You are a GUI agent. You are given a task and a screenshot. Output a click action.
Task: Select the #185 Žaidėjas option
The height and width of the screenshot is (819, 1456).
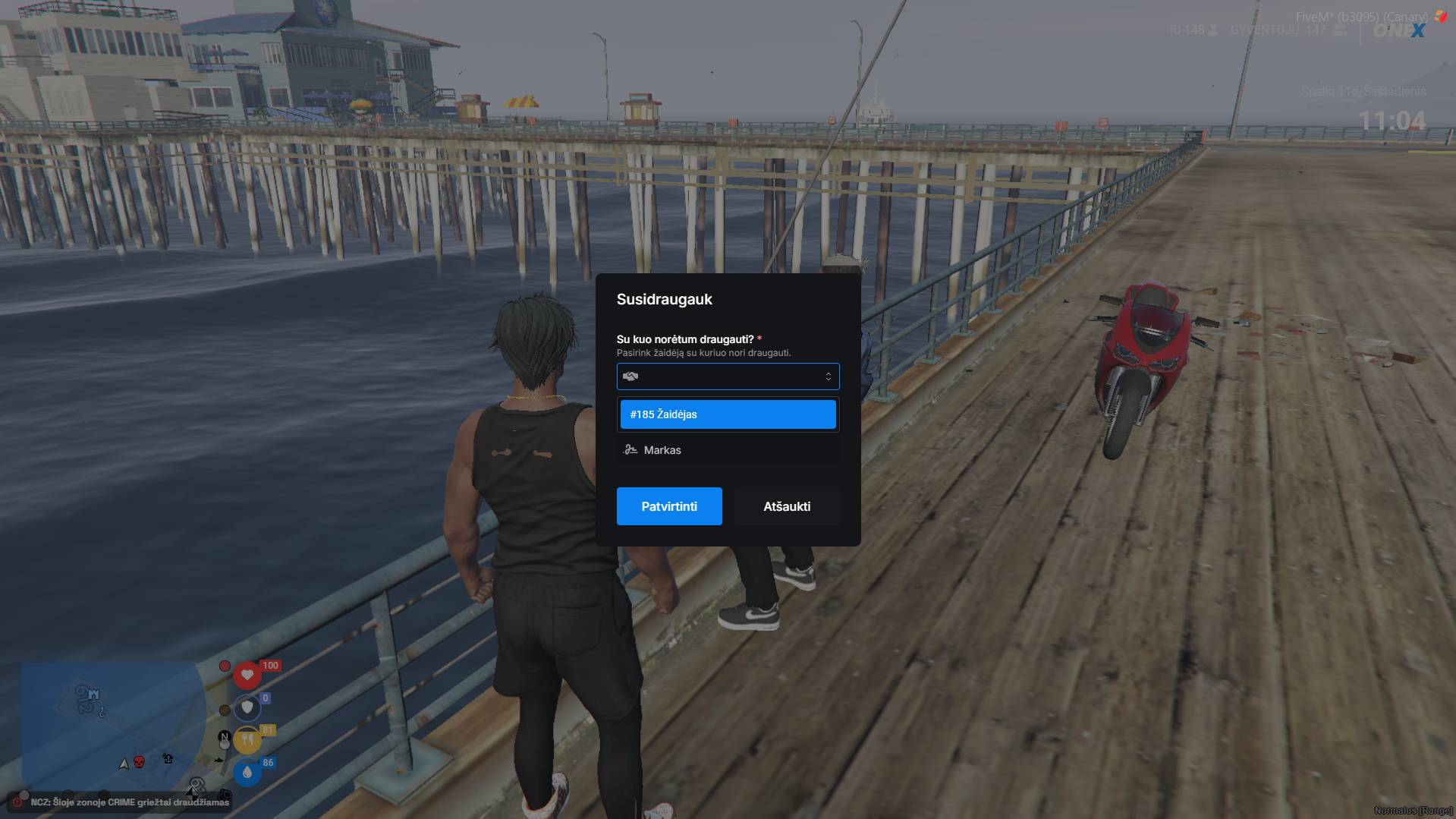coord(728,414)
